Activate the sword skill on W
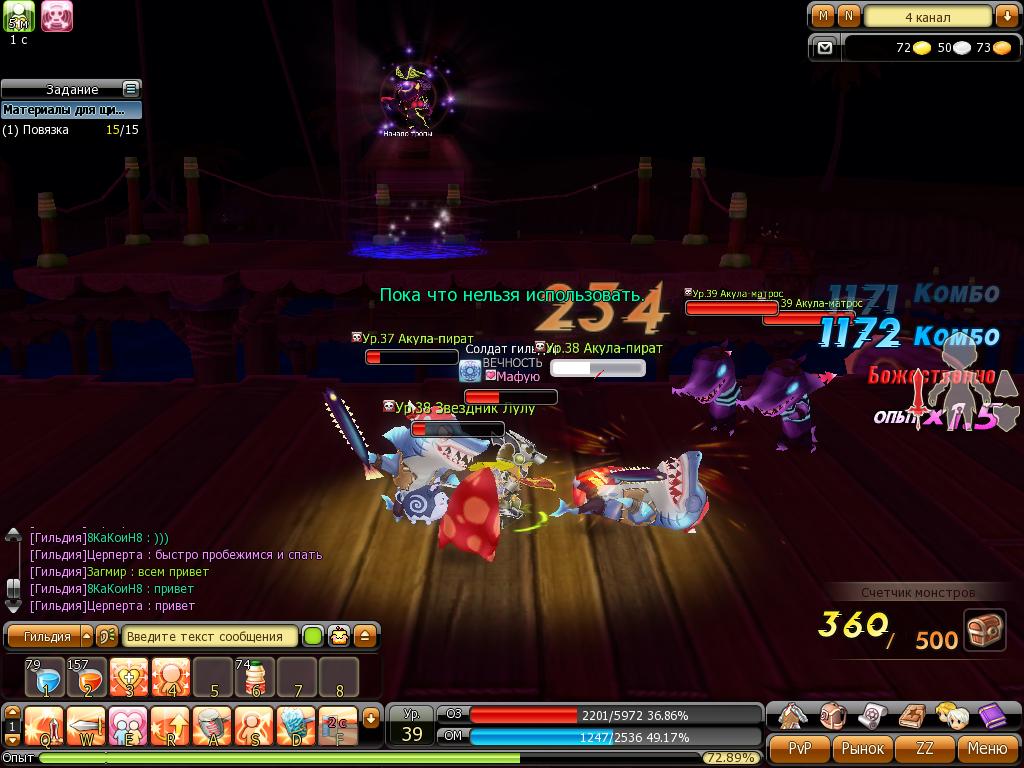The height and width of the screenshot is (768, 1024). click(87, 726)
